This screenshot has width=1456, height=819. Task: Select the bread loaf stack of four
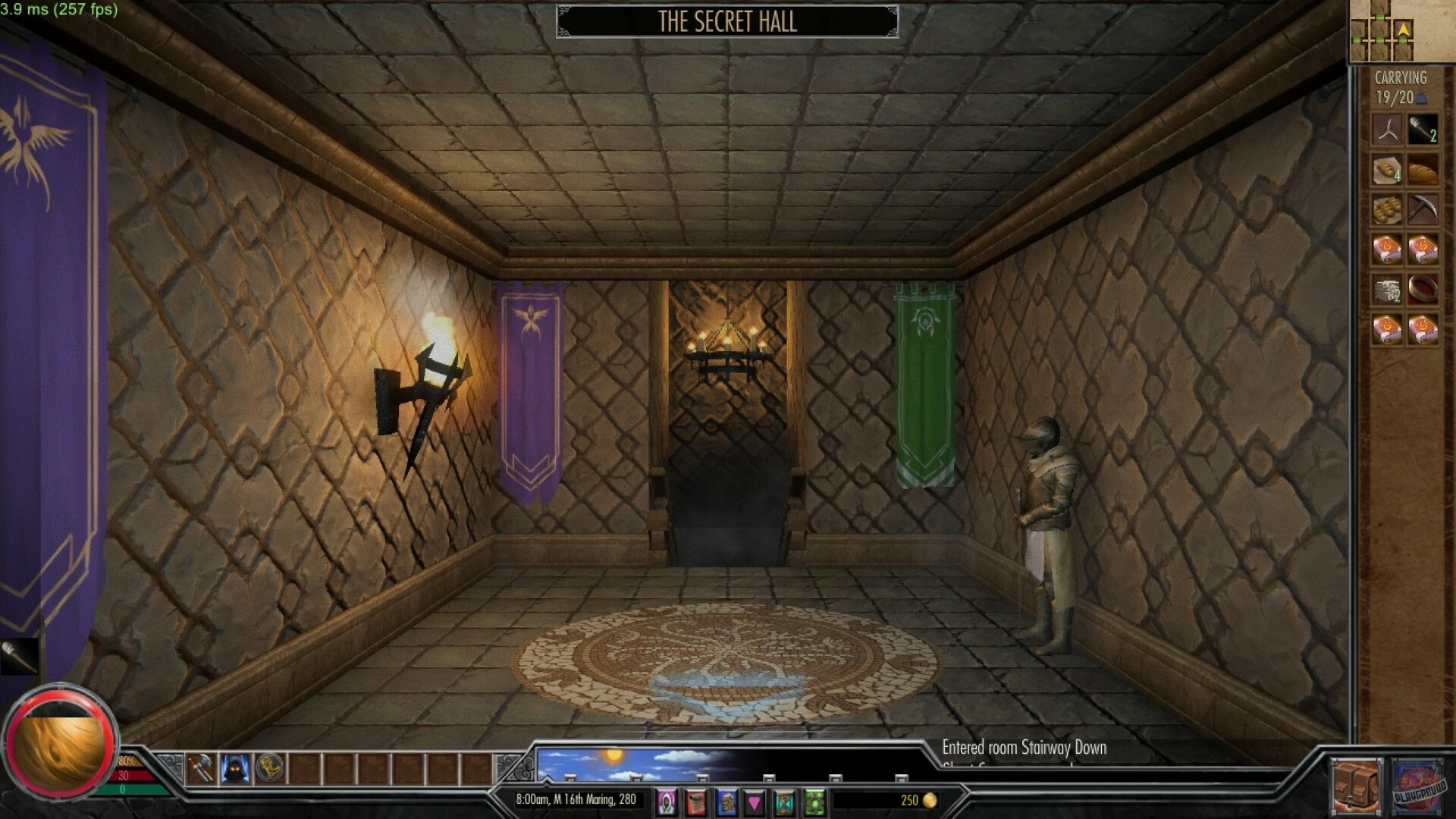[1388, 171]
